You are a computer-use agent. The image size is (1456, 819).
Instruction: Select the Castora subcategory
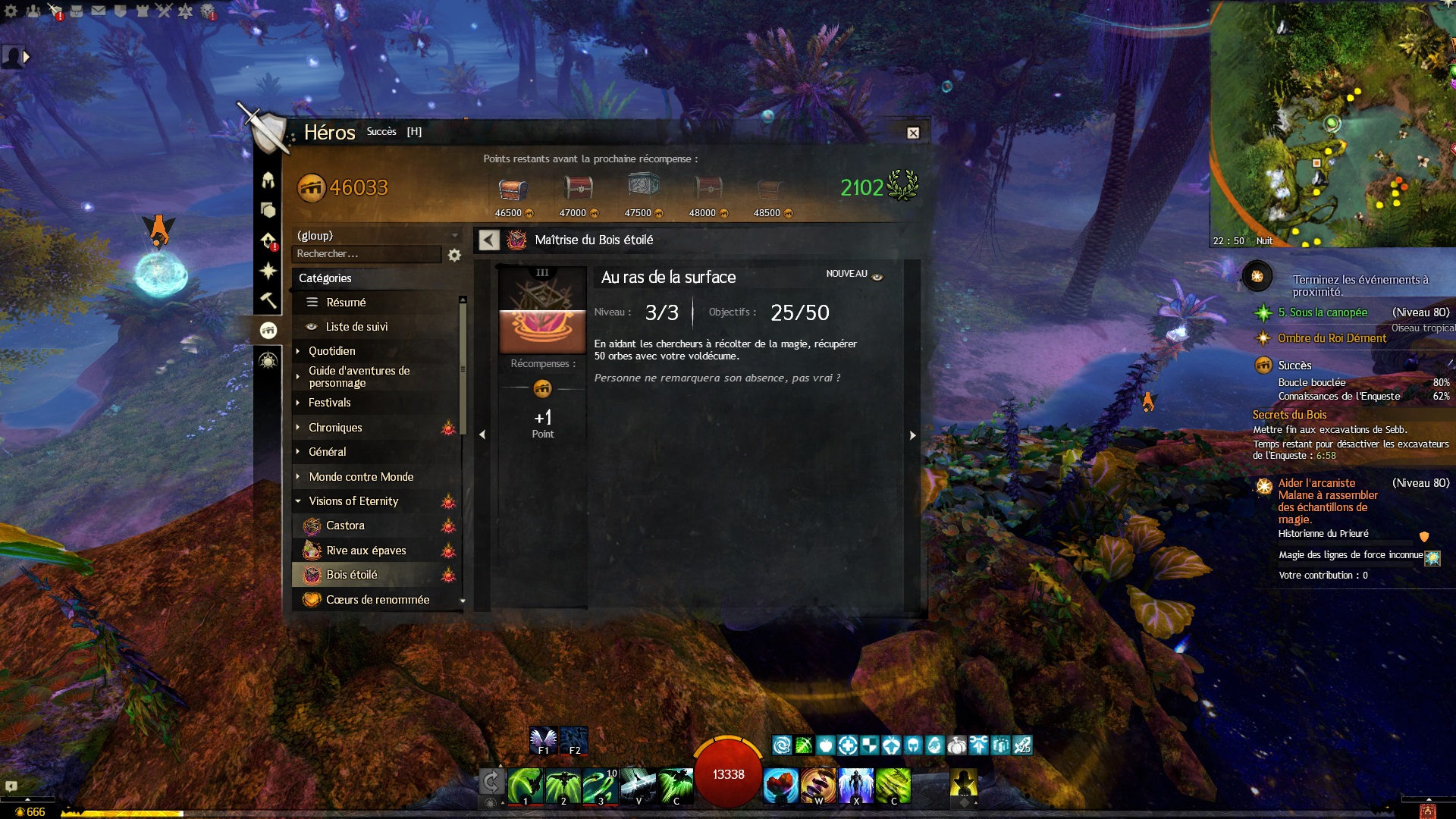(345, 526)
